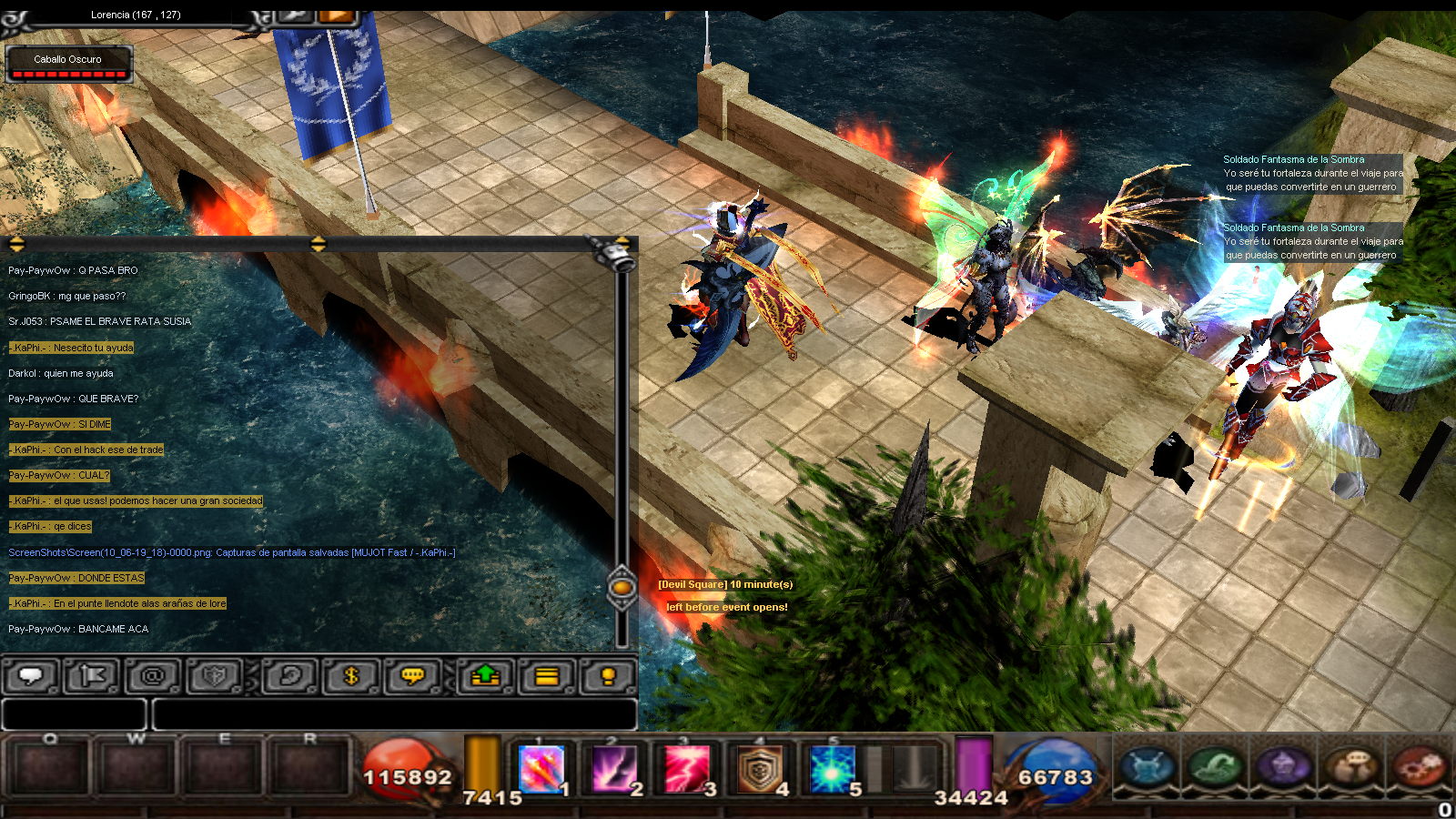Open the purple armor figure menu button
Viewport: 1456px width, 819px height.
coord(1283,766)
